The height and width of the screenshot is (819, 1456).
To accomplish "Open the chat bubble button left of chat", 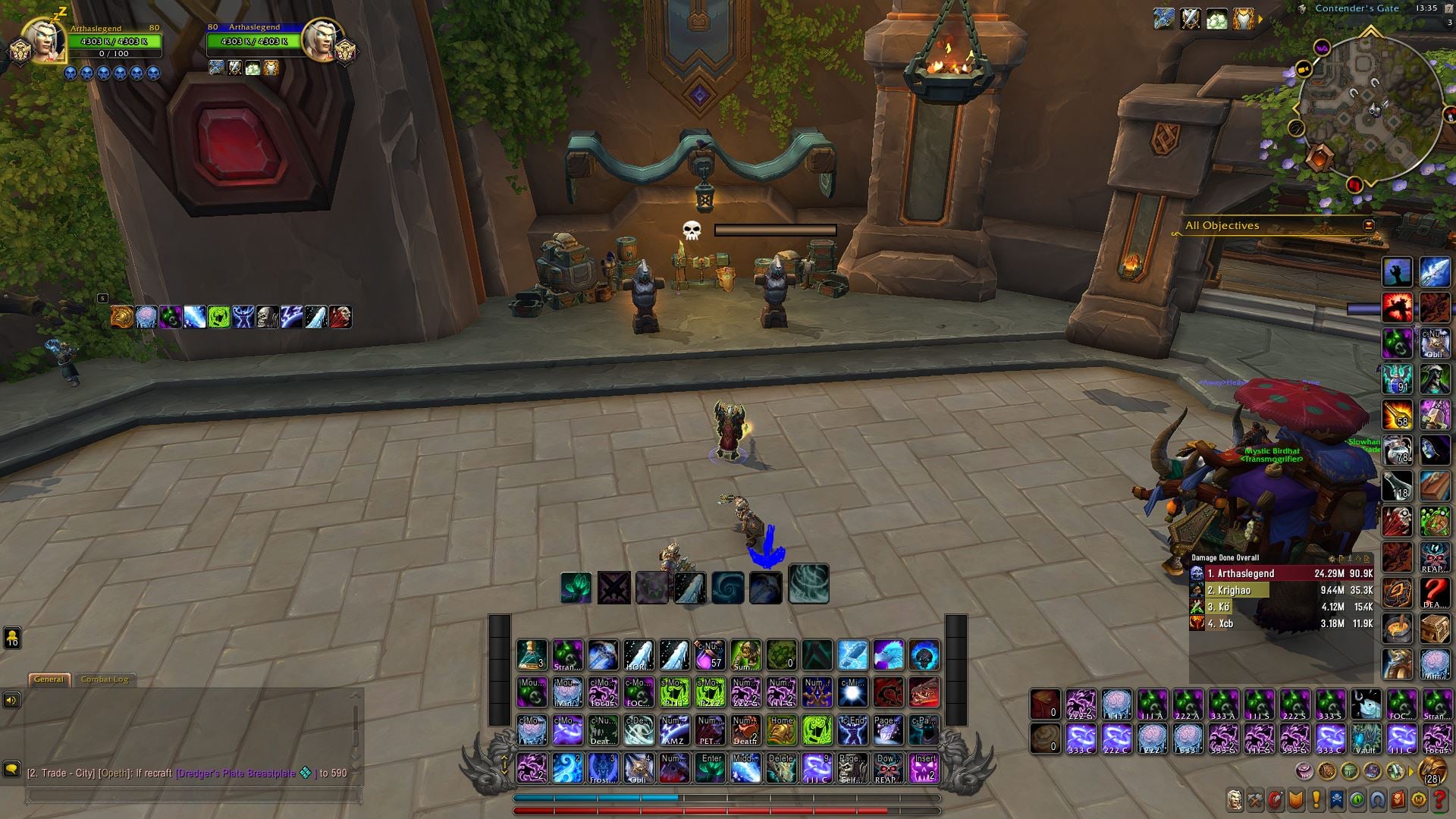I will [11, 769].
